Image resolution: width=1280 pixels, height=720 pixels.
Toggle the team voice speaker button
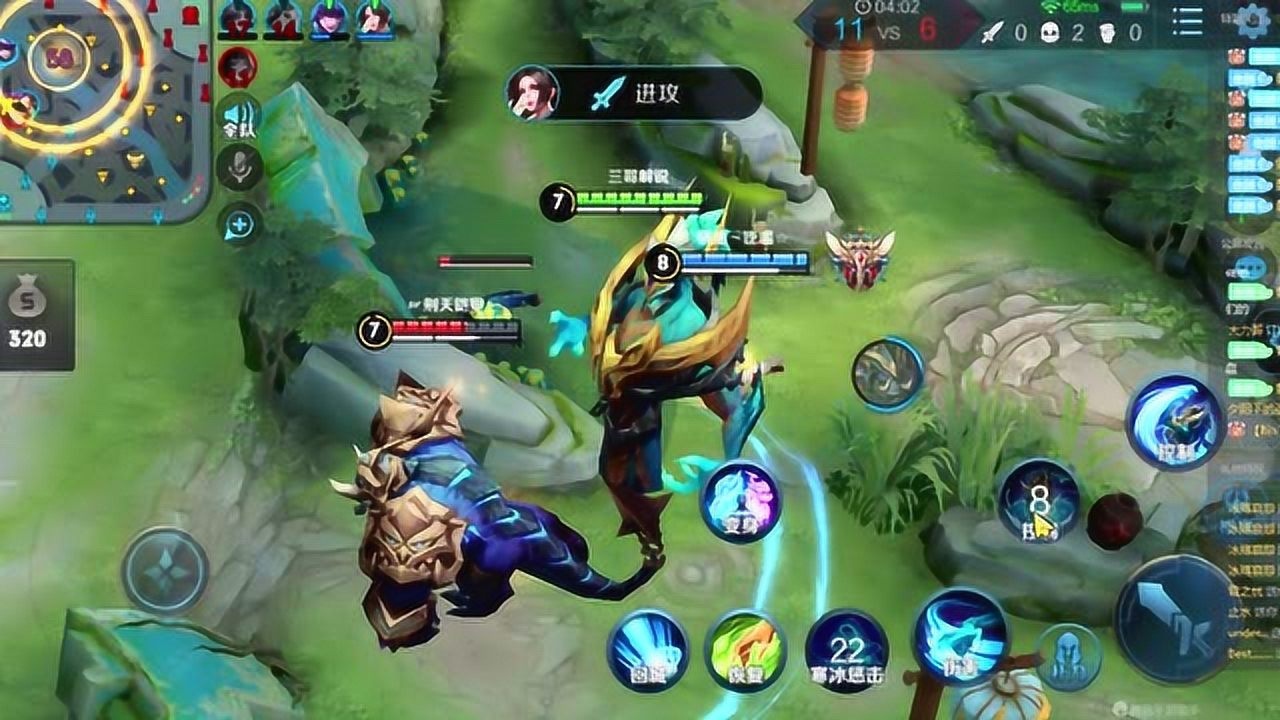point(239,117)
